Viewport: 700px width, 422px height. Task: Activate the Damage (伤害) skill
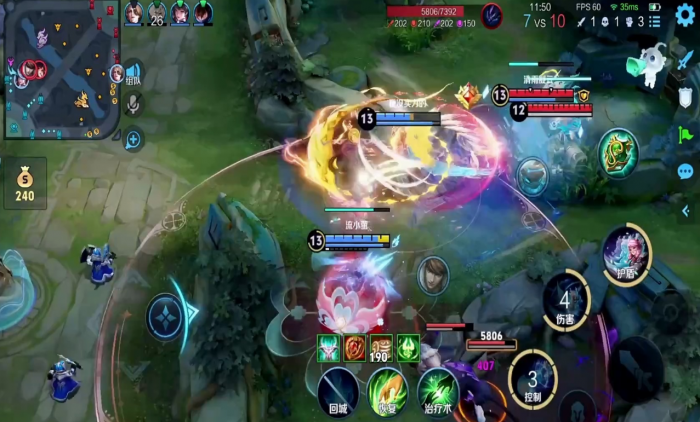(x=566, y=300)
